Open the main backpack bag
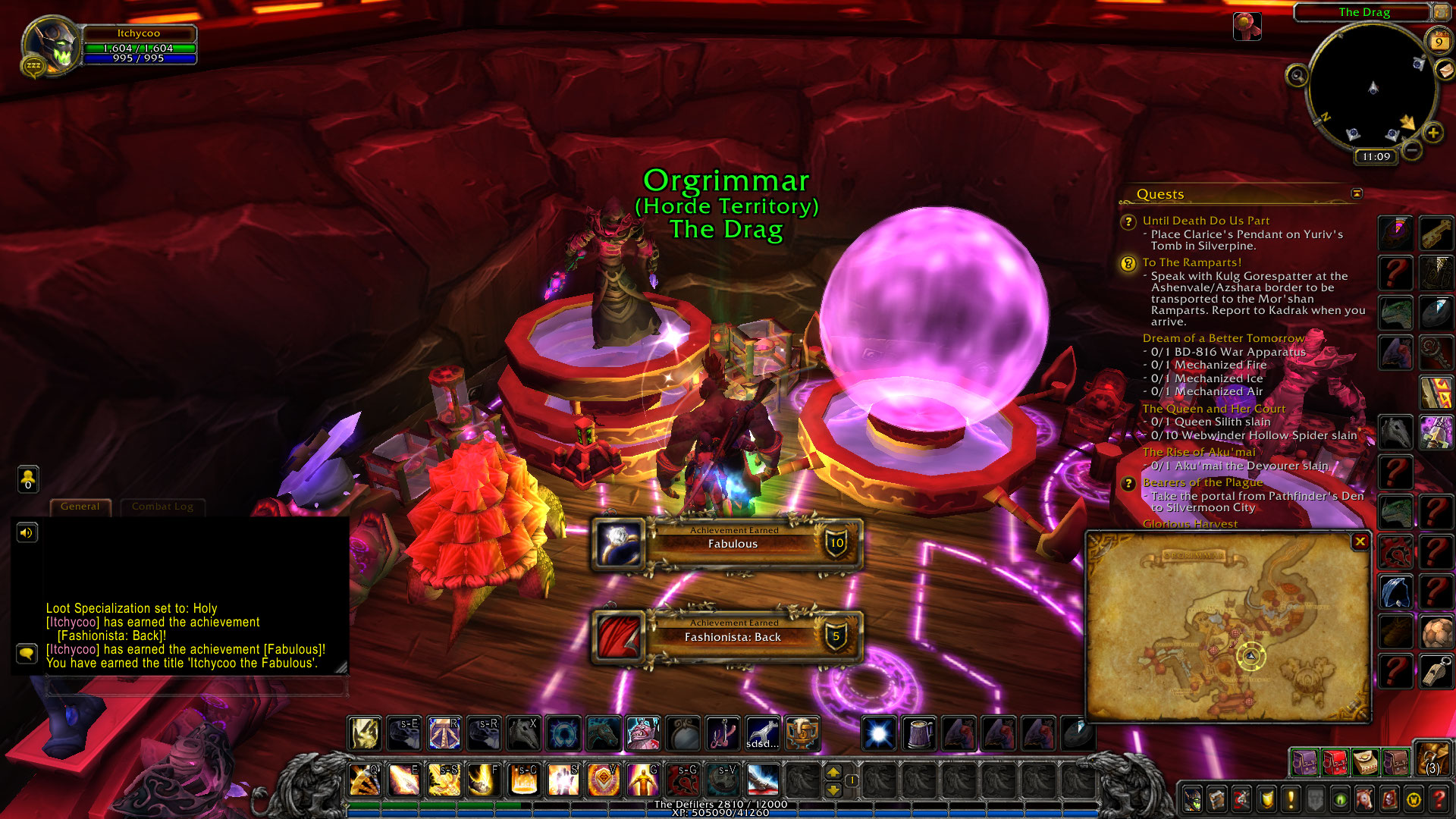Screen dimensions: 1456x819 coord(1432,760)
